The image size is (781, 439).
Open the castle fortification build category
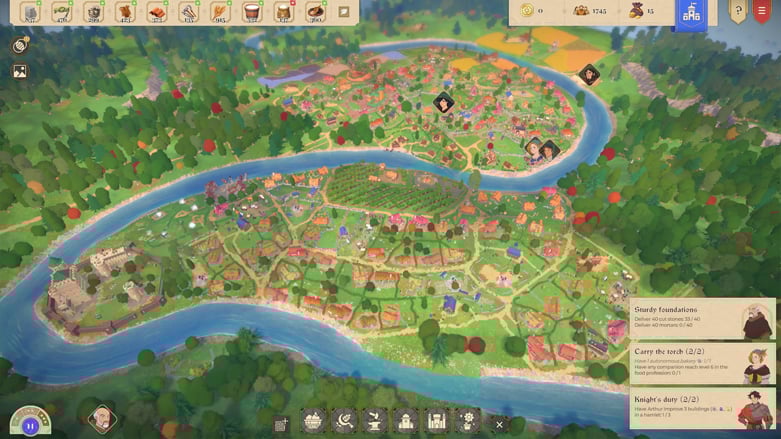pyautogui.click(x=436, y=421)
